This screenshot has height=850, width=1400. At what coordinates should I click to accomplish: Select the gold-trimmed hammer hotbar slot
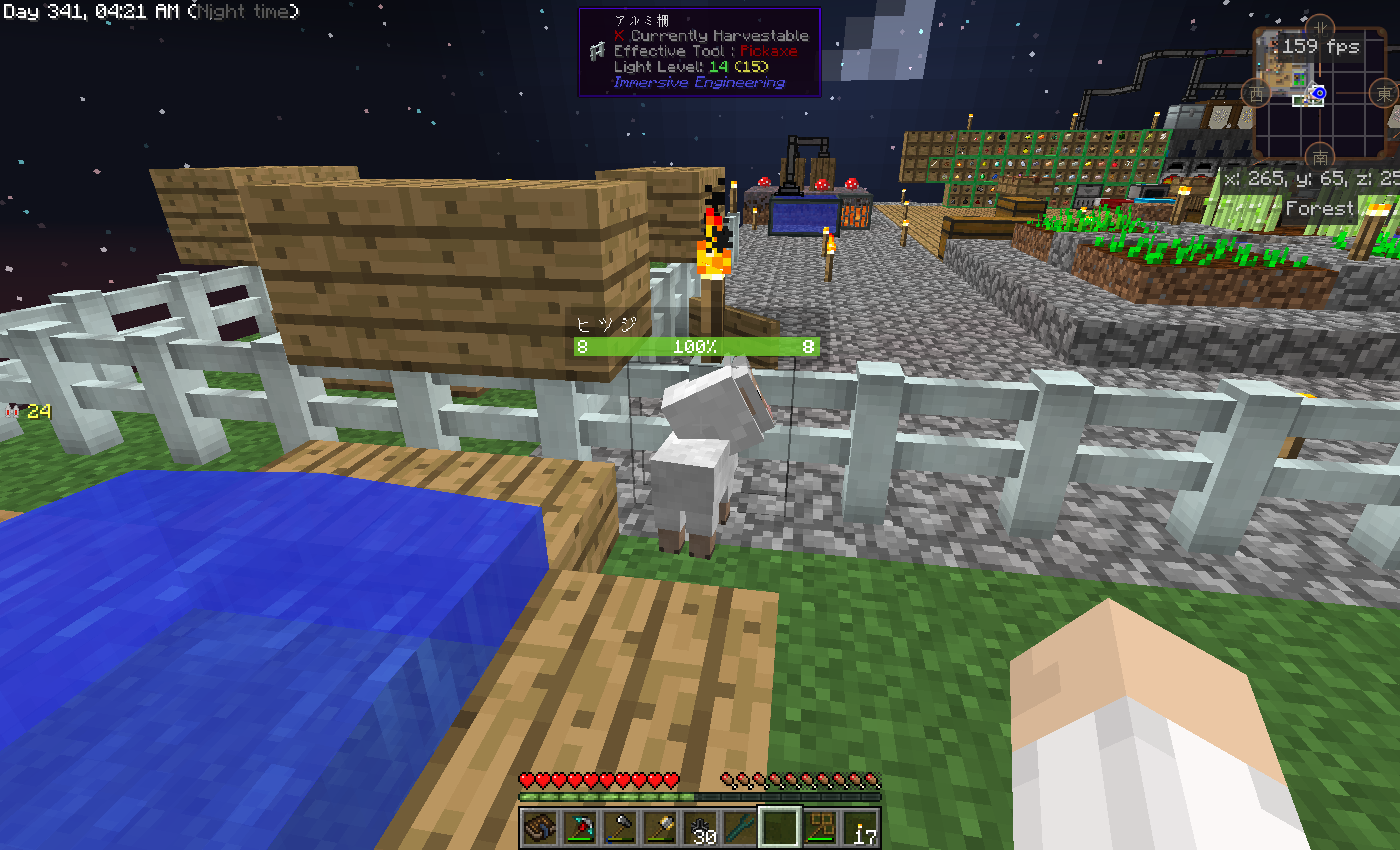pyautogui.click(x=661, y=828)
